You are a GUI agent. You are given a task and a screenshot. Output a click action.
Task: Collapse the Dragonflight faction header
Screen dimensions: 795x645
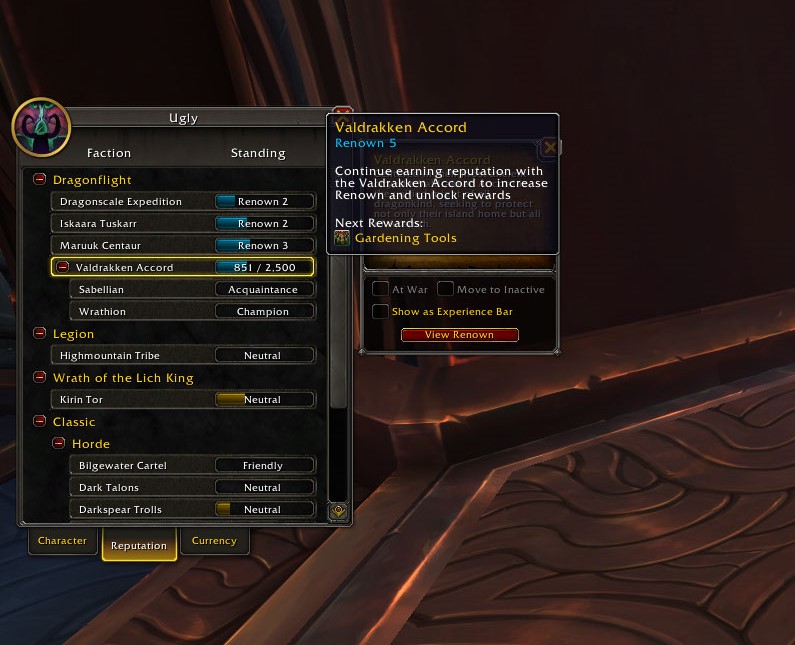(40, 180)
